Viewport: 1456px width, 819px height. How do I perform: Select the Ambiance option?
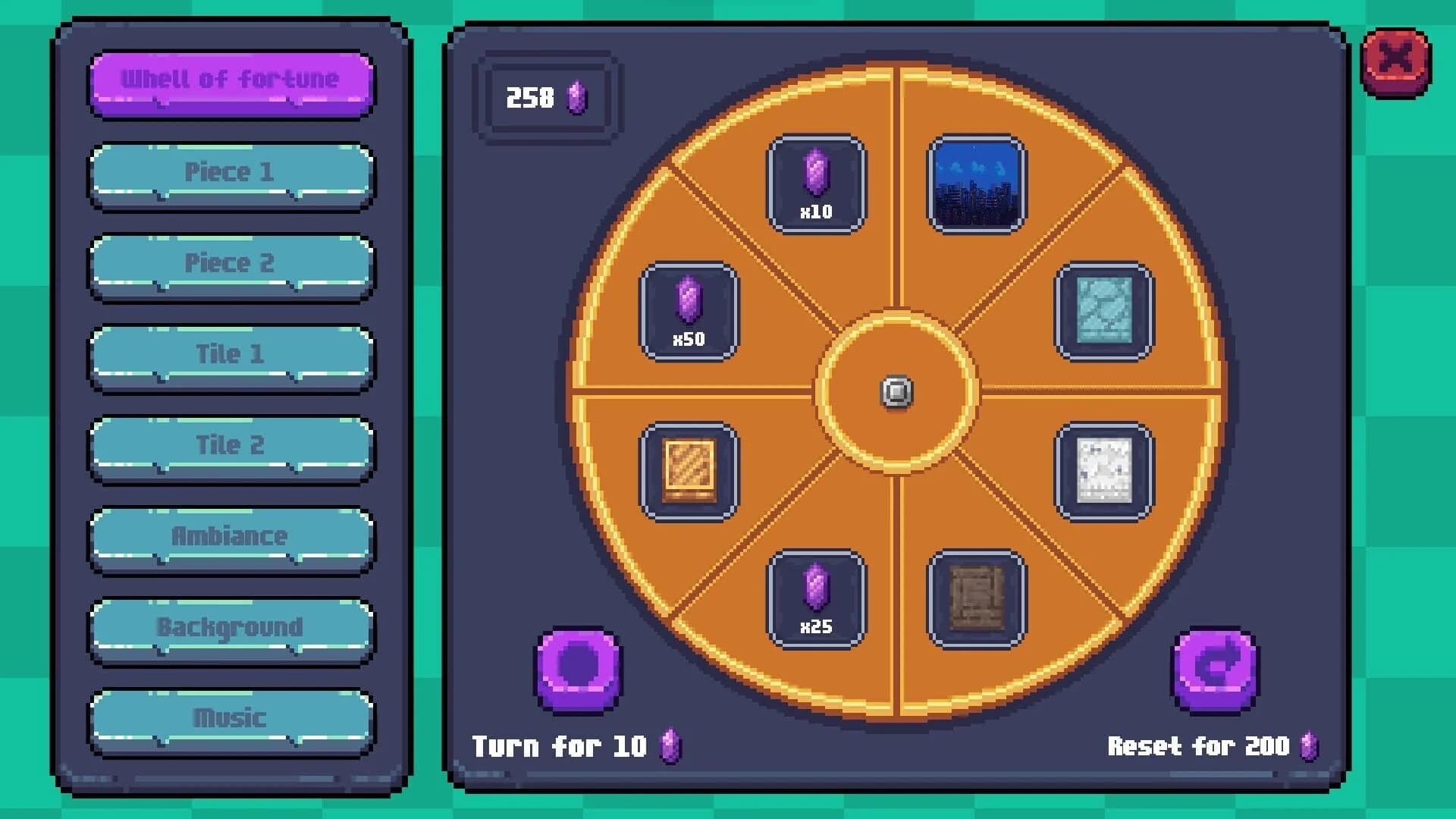[x=230, y=535]
